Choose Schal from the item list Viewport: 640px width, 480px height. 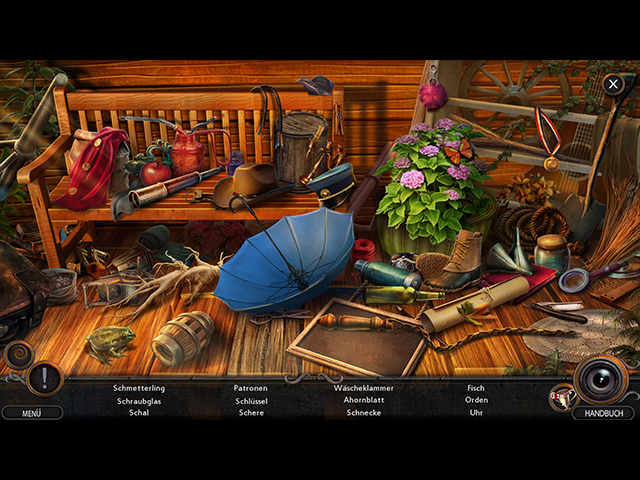click(139, 412)
